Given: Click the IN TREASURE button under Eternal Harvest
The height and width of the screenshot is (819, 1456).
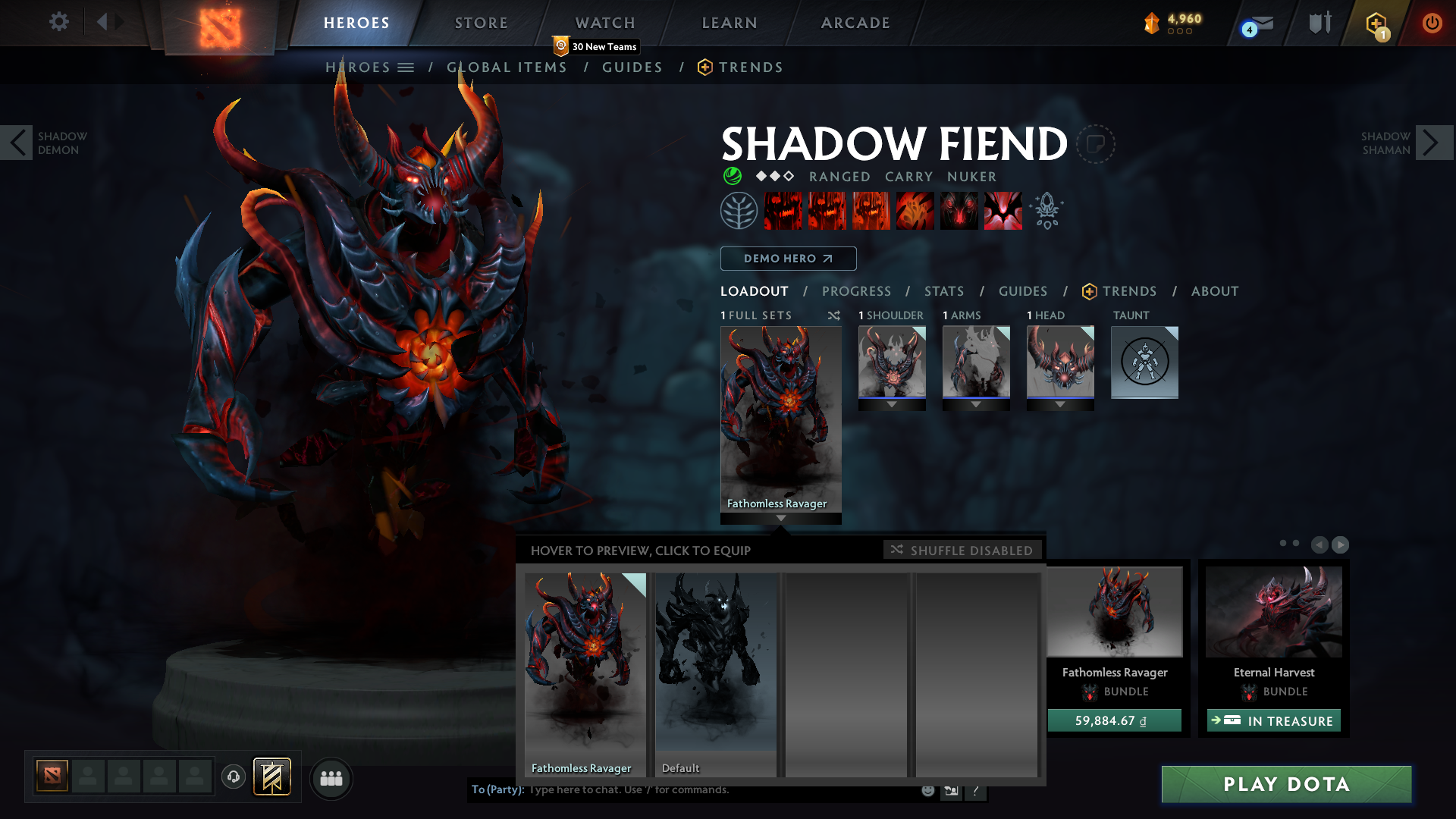Looking at the screenshot, I should point(1273,720).
